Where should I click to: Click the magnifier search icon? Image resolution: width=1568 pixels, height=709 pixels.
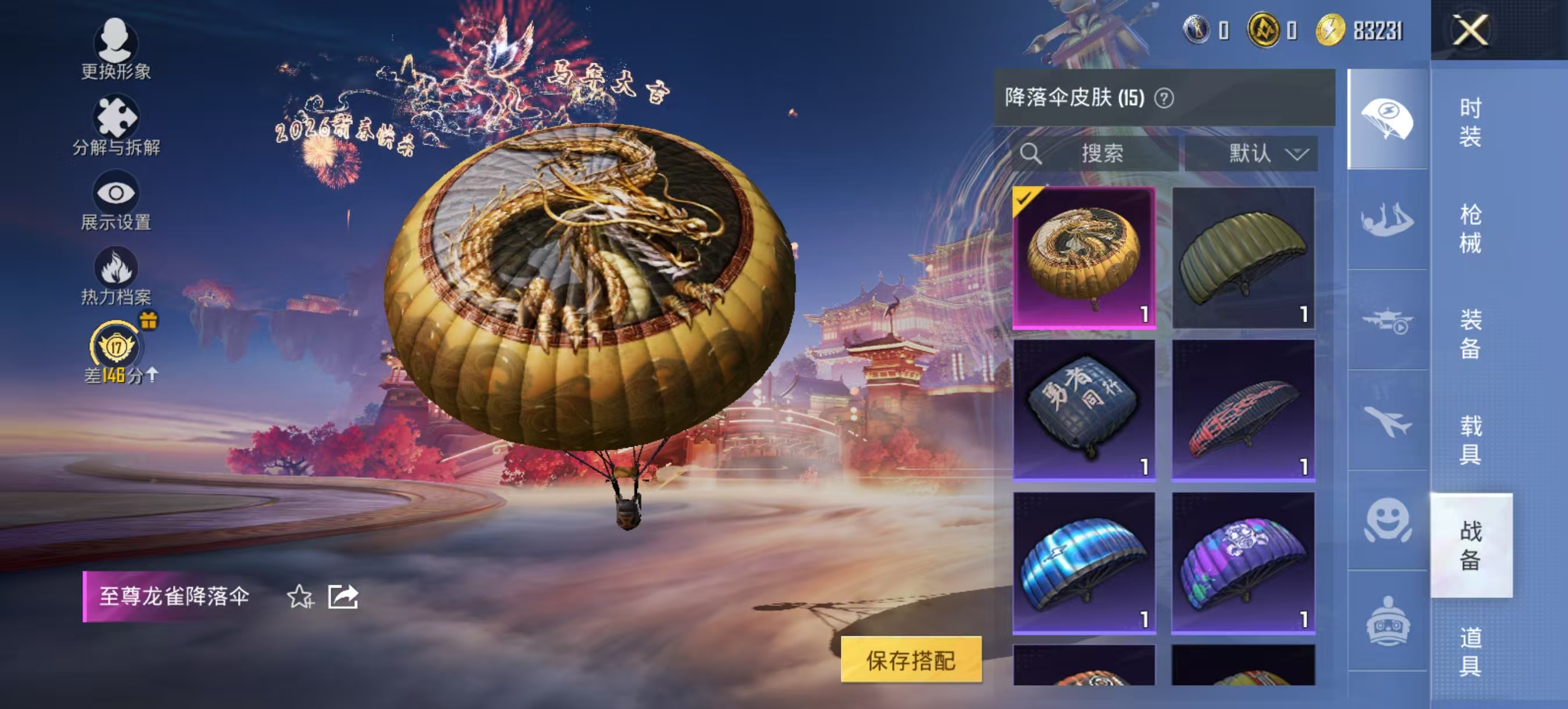(1031, 154)
